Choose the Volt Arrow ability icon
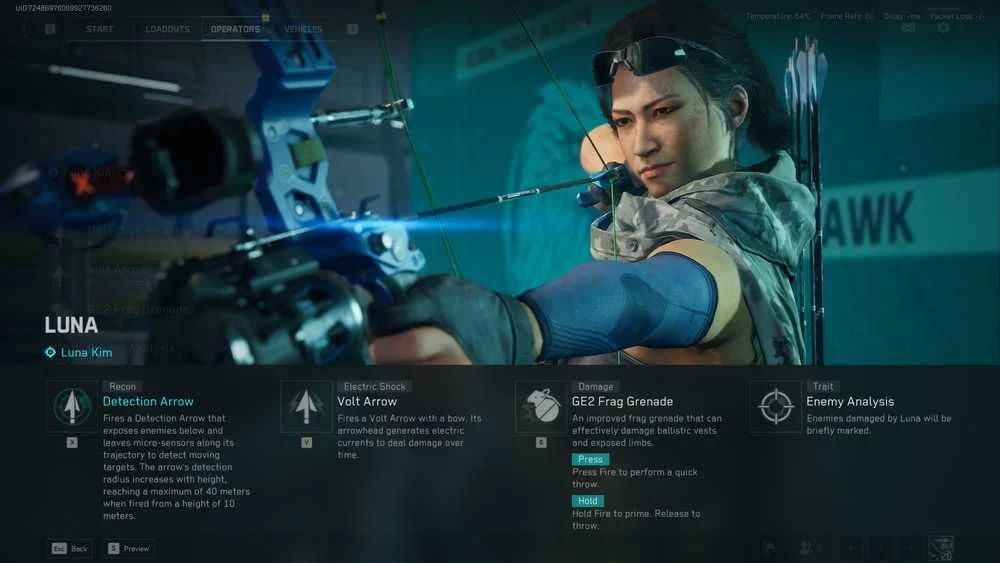Screen dimensions: 1000x563 [x=306, y=406]
